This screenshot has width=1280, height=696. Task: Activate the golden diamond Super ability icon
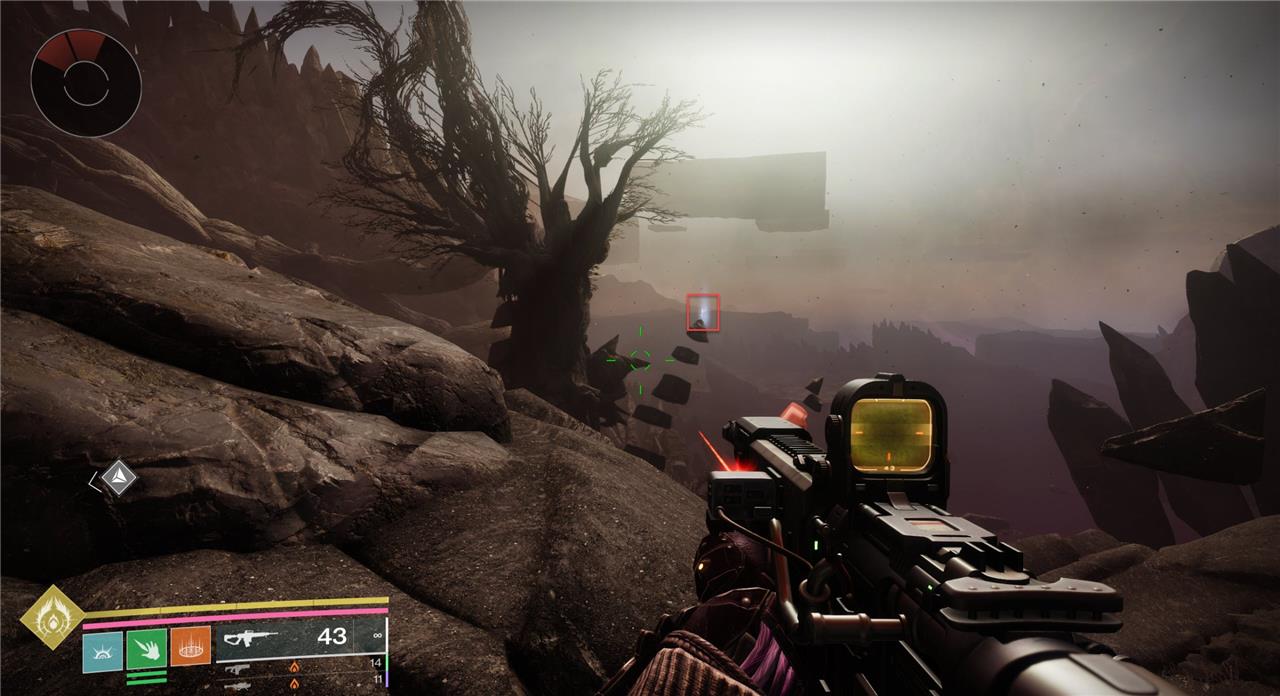click(51, 617)
